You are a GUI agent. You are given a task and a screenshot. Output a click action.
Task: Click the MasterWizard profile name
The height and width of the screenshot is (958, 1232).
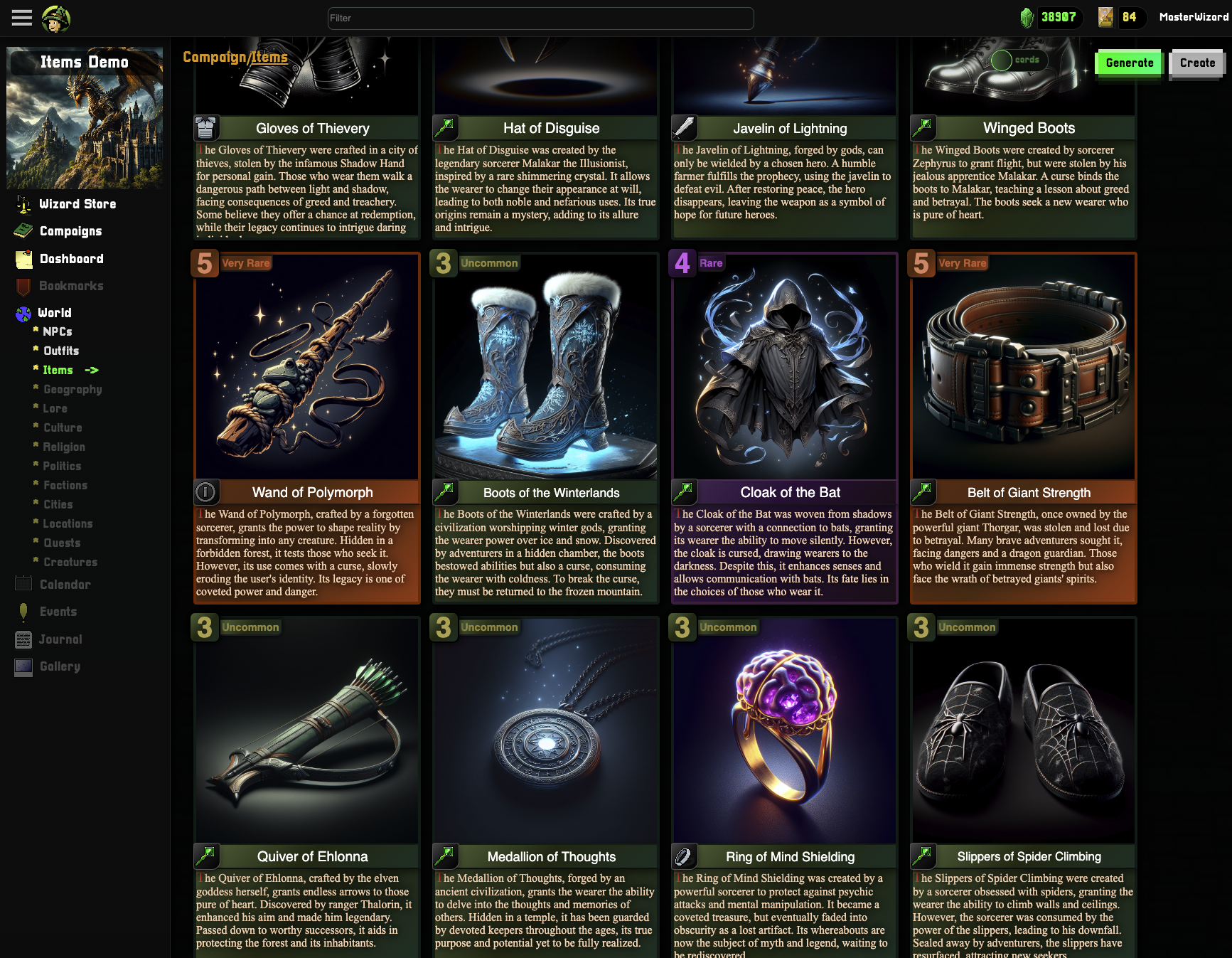[x=1194, y=17]
